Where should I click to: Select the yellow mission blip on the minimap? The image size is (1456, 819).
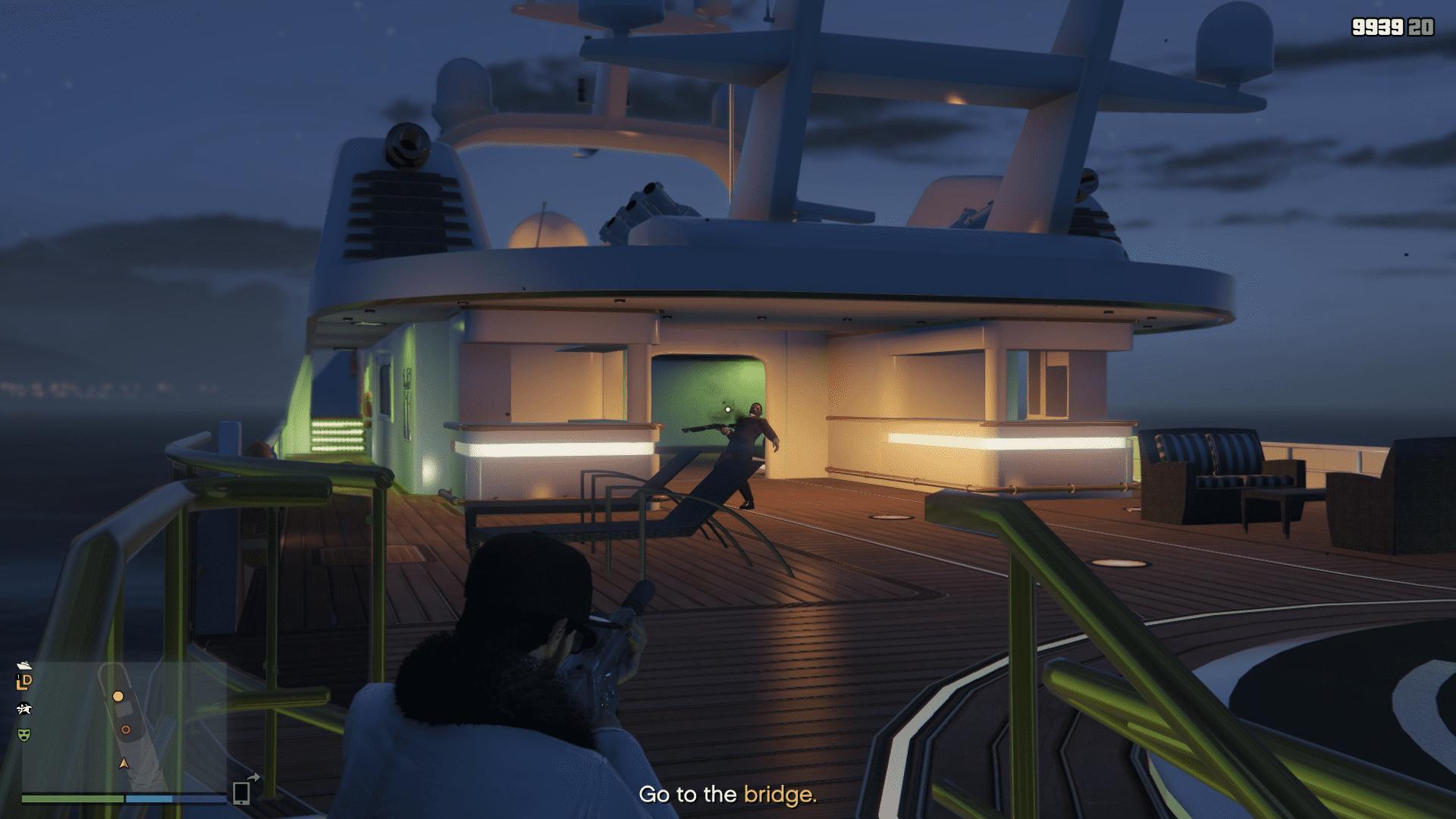[118, 697]
